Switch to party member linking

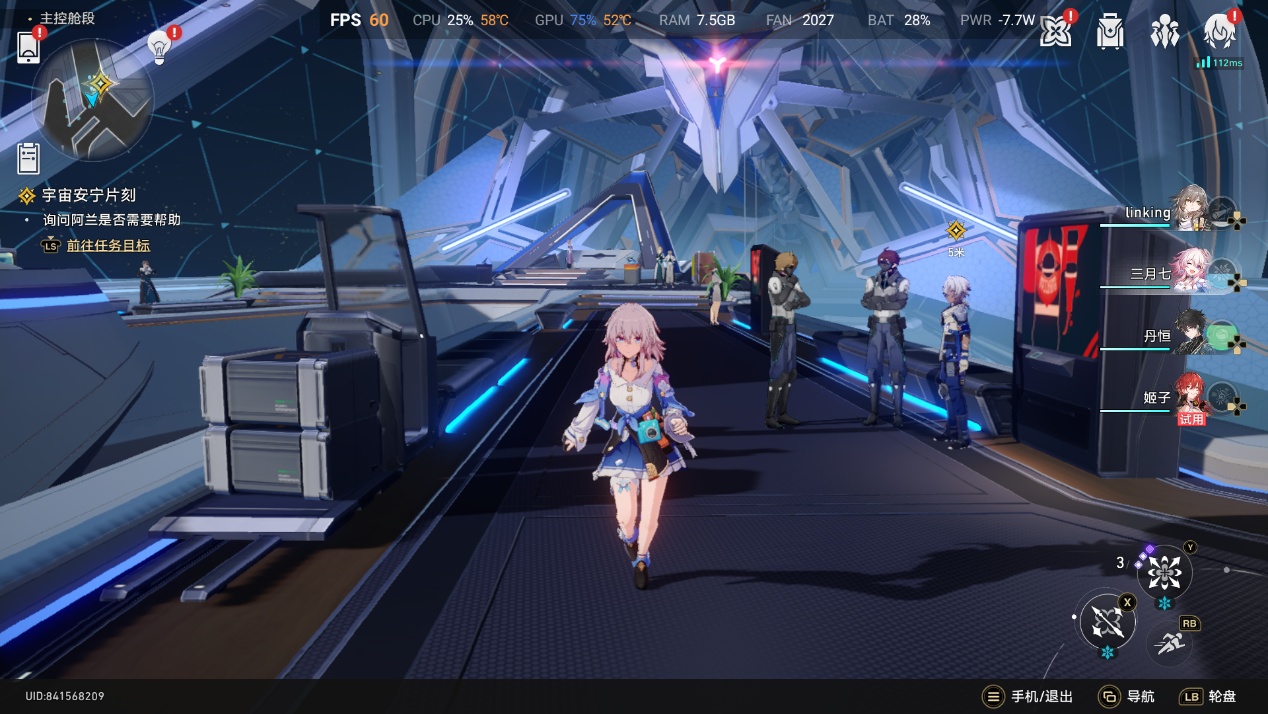1190,210
